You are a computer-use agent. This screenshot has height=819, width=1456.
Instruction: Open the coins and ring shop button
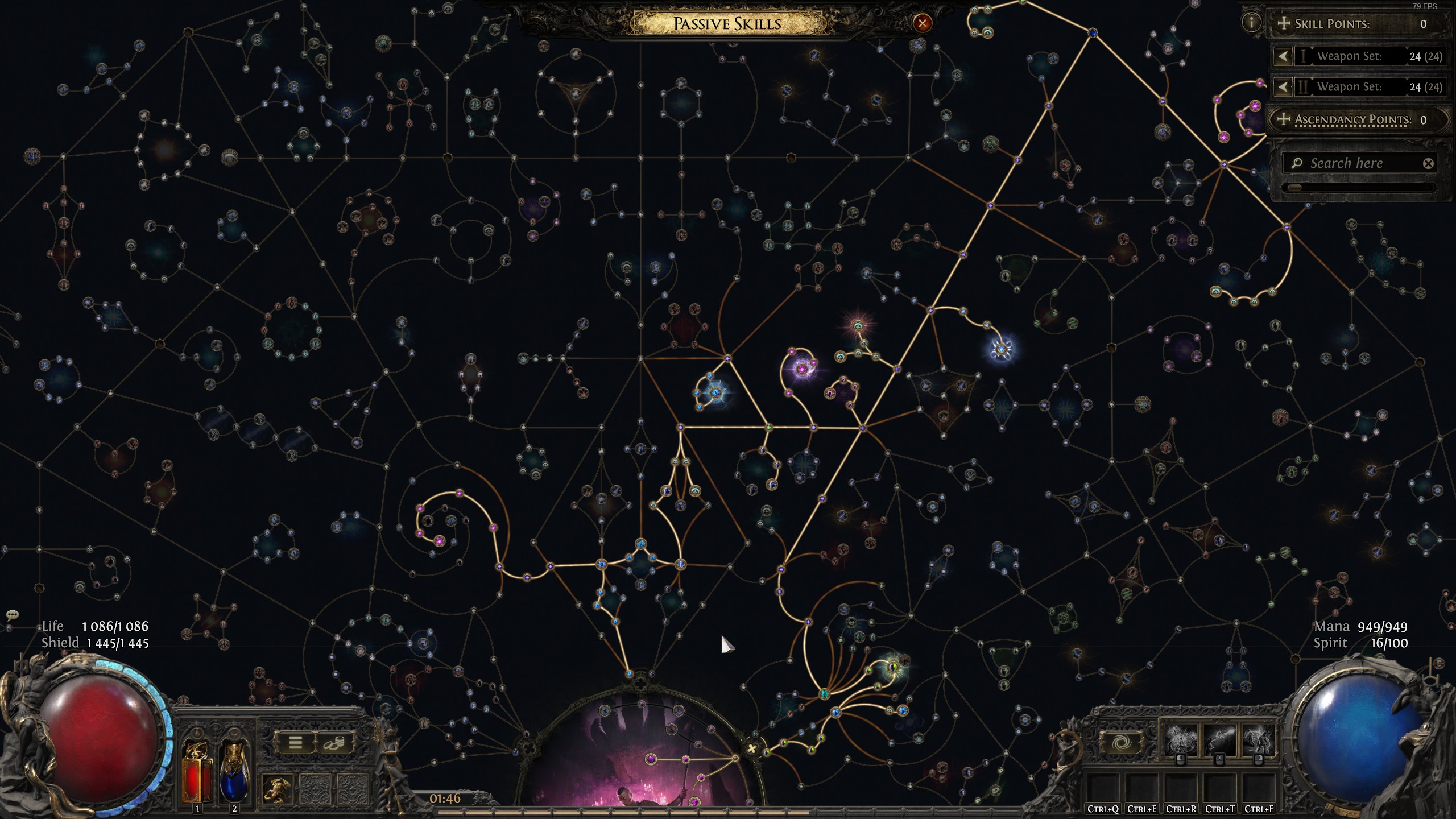point(334,743)
